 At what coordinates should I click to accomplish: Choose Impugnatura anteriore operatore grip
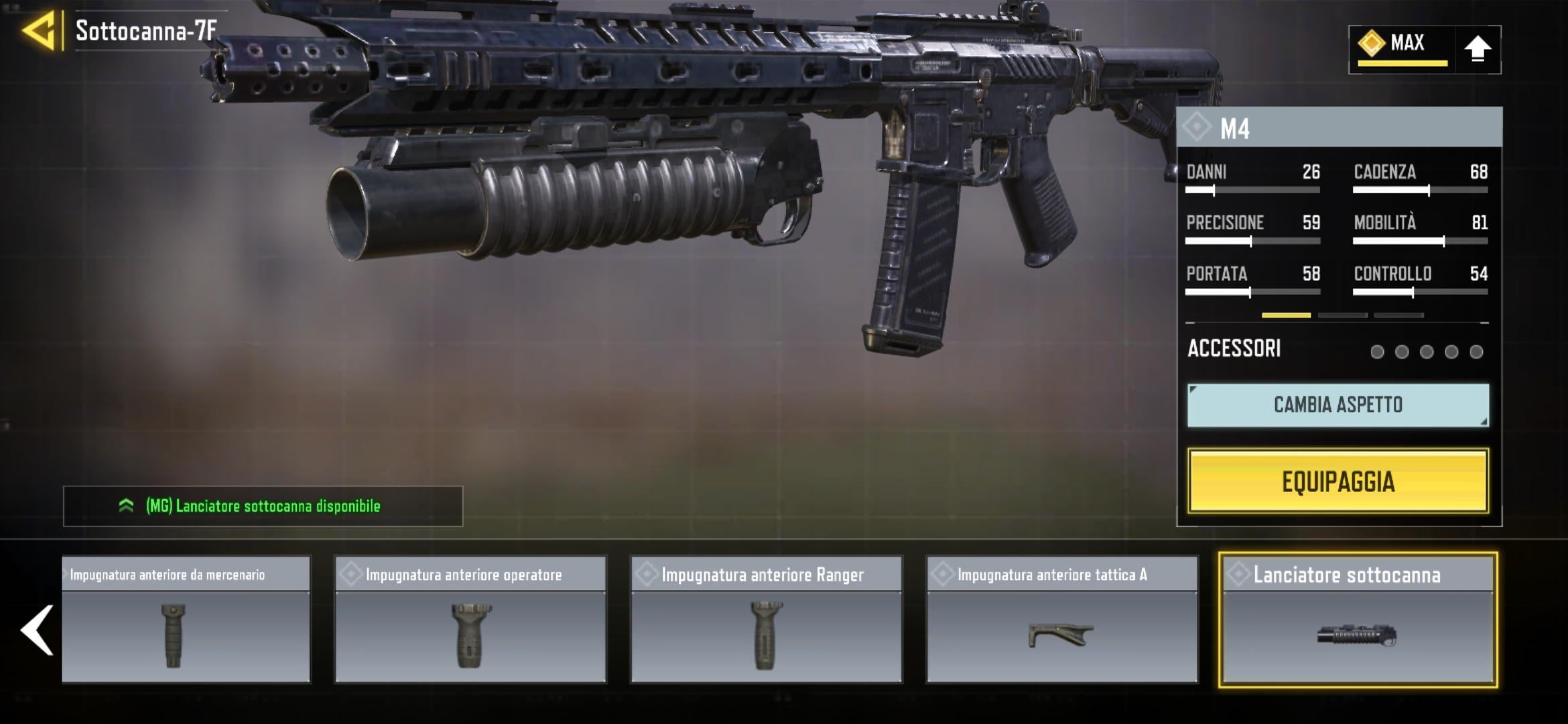(470, 619)
